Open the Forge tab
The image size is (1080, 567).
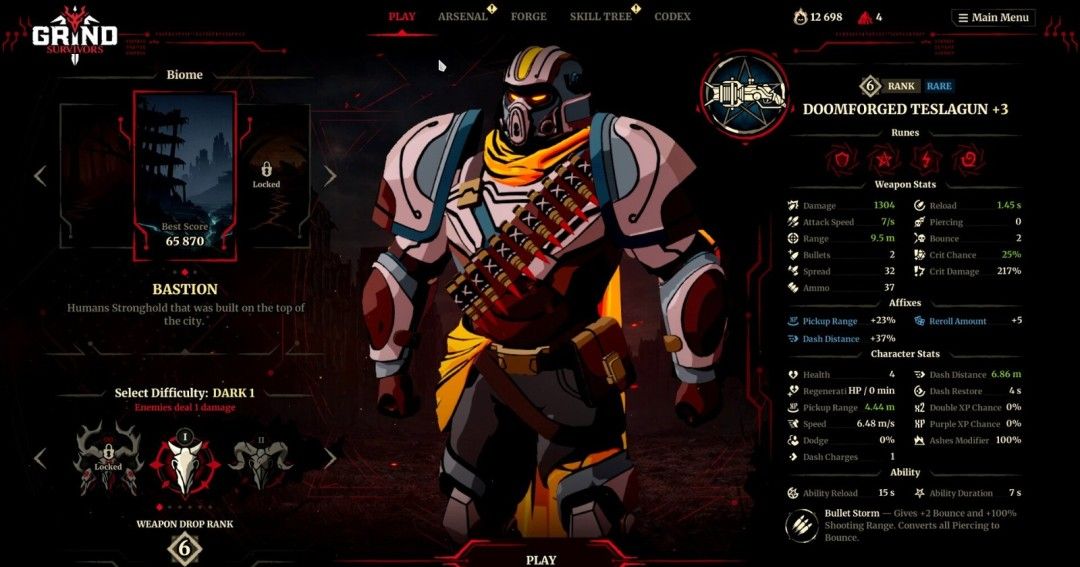528,17
